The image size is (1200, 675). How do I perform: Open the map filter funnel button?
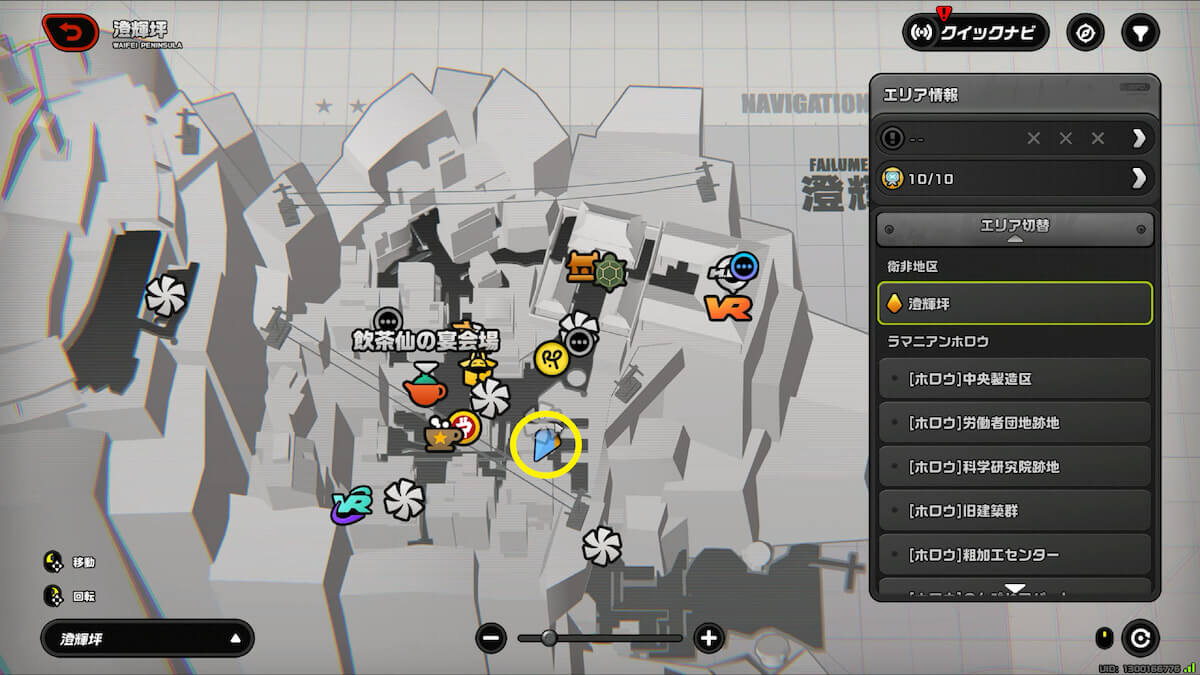[x=1139, y=32]
